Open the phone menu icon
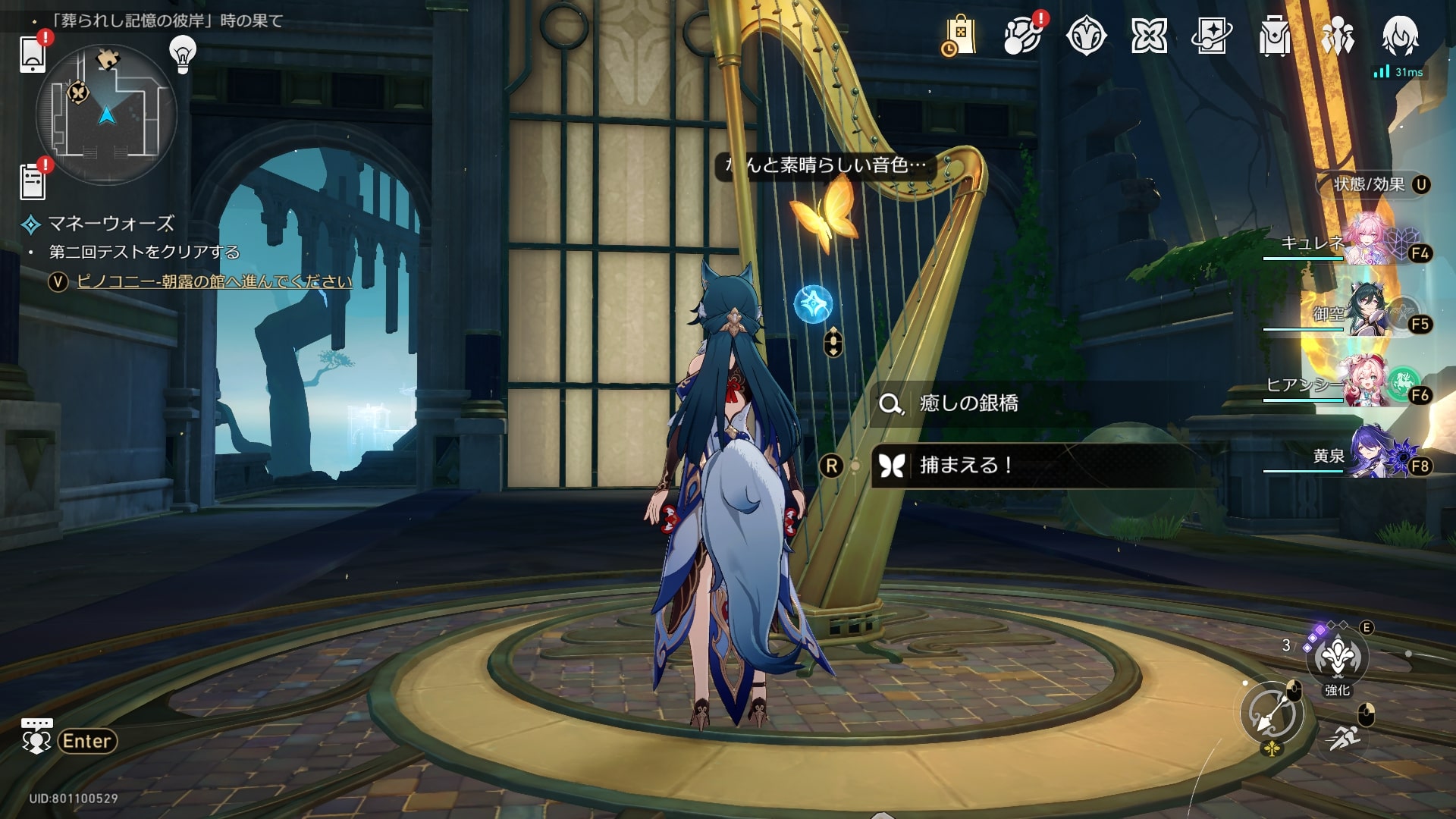Screen dimensions: 1456x819 [33, 54]
